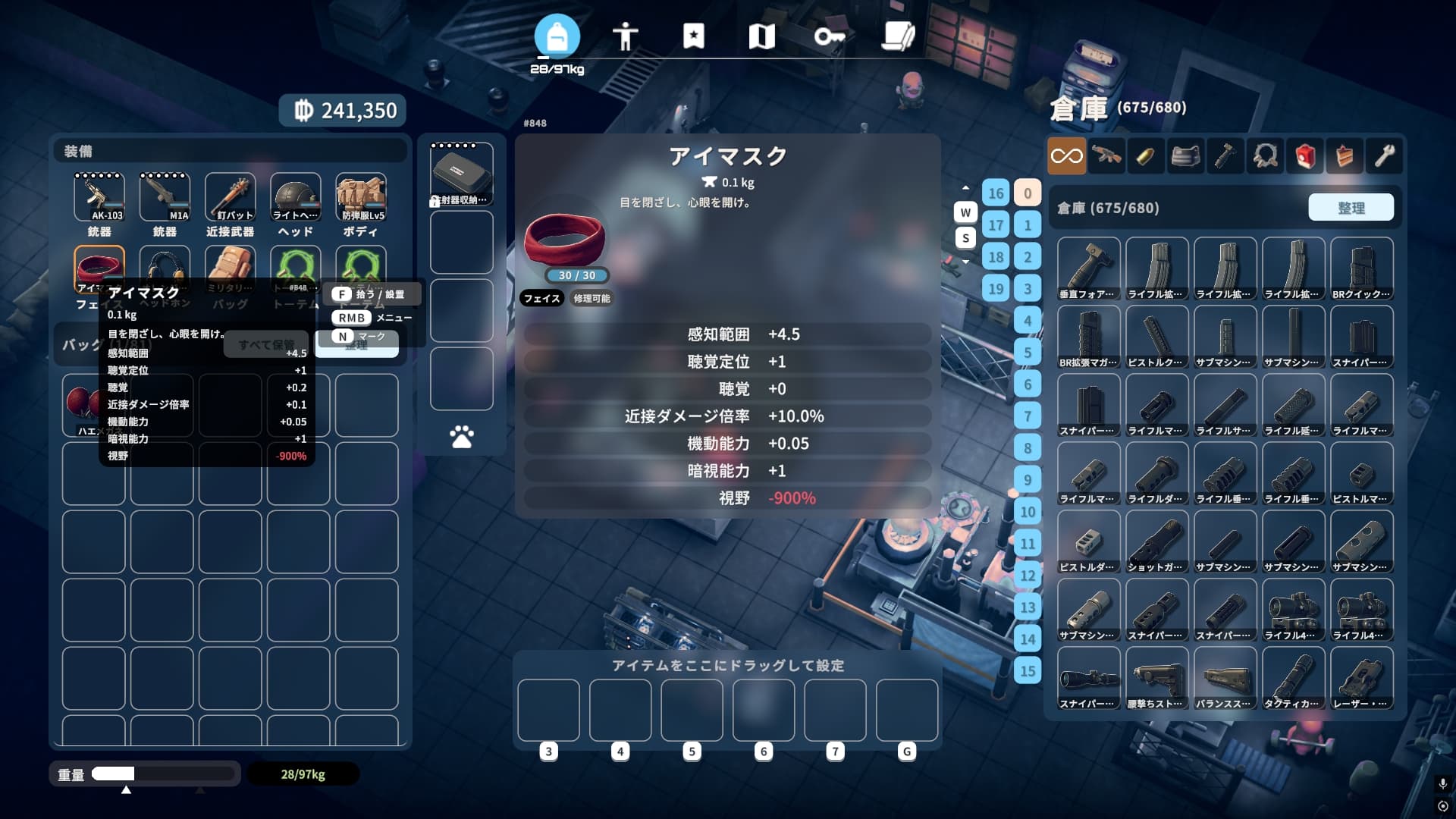
Task: Open the notes journal tab
Action: 898,36
